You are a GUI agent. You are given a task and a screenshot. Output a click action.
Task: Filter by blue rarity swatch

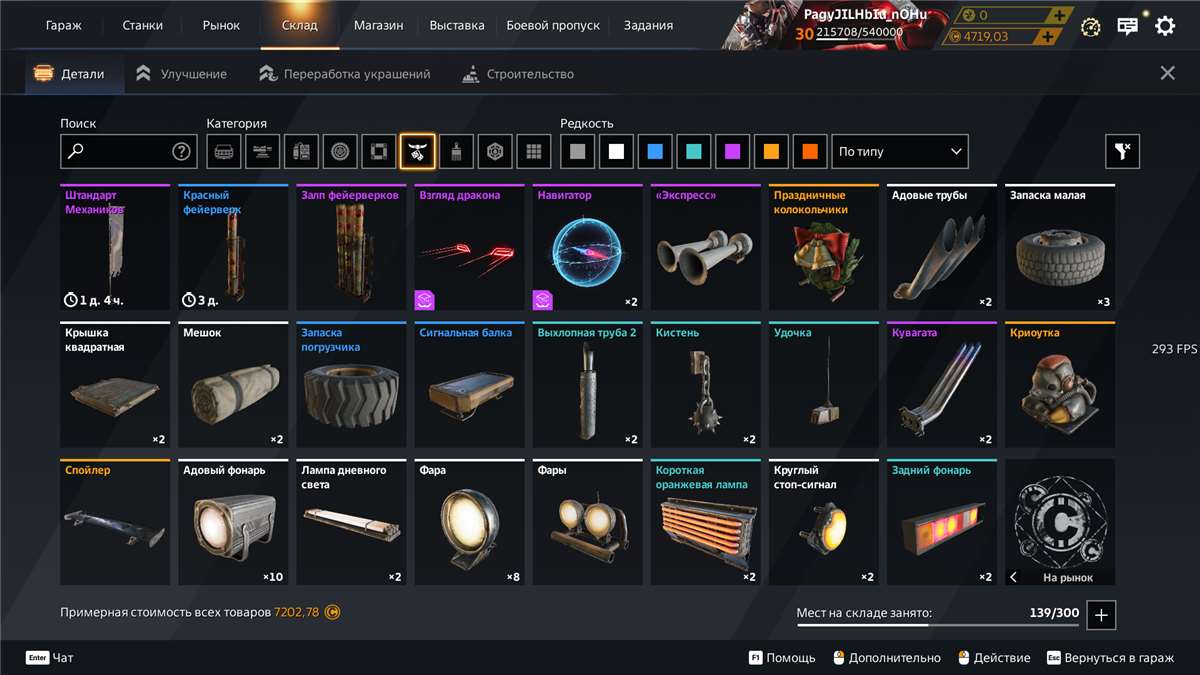pyautogui.click(x=655, y=152)
